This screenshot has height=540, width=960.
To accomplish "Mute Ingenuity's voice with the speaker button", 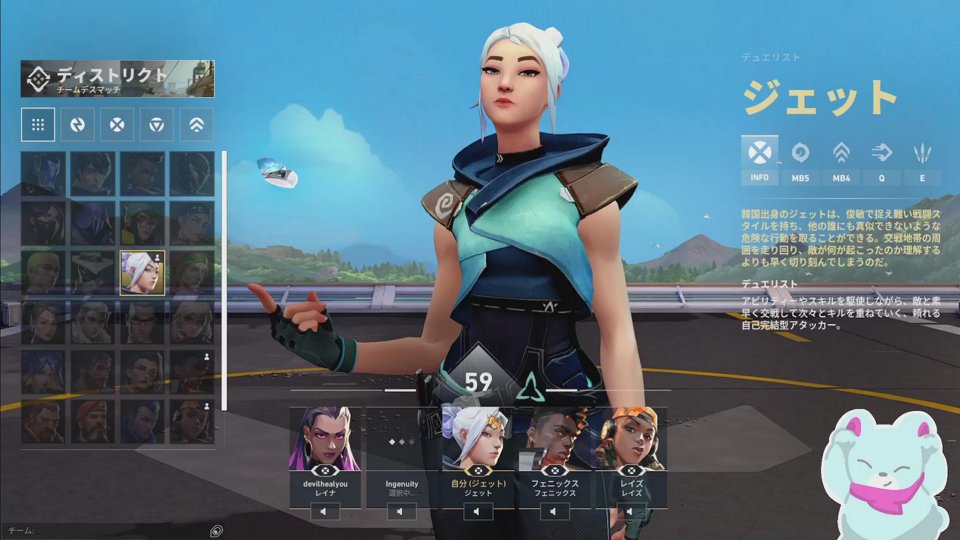I will point(401,512).
